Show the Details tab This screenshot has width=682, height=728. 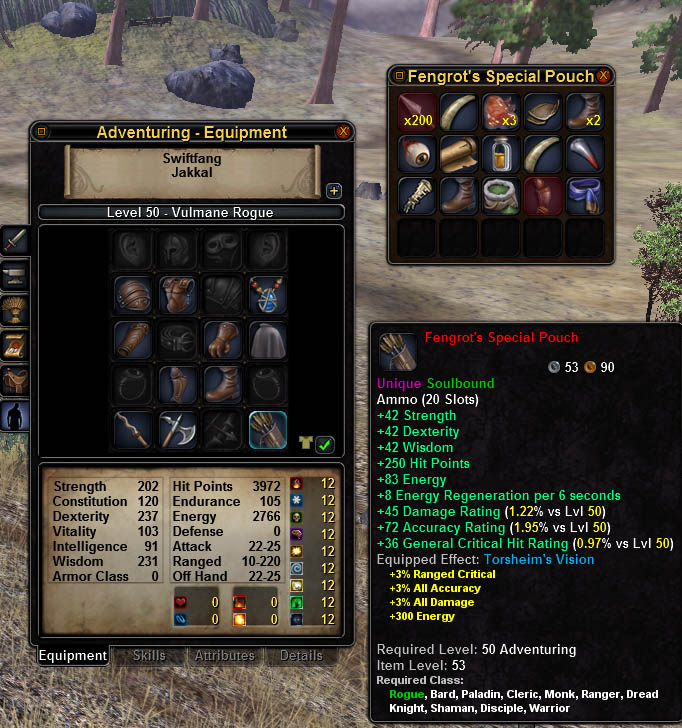[x=301, y=656]
